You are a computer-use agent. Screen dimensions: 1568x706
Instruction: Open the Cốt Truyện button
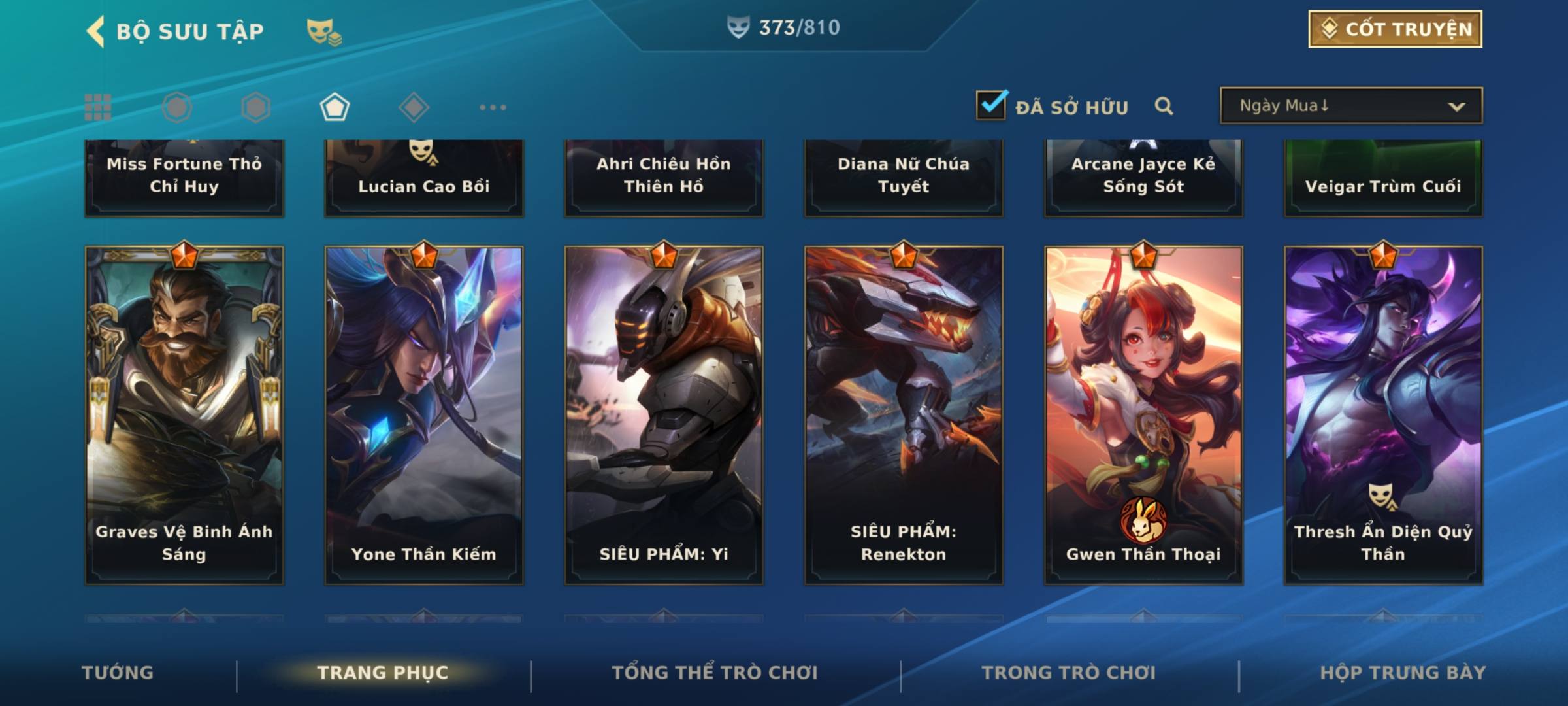(1395, 29)
